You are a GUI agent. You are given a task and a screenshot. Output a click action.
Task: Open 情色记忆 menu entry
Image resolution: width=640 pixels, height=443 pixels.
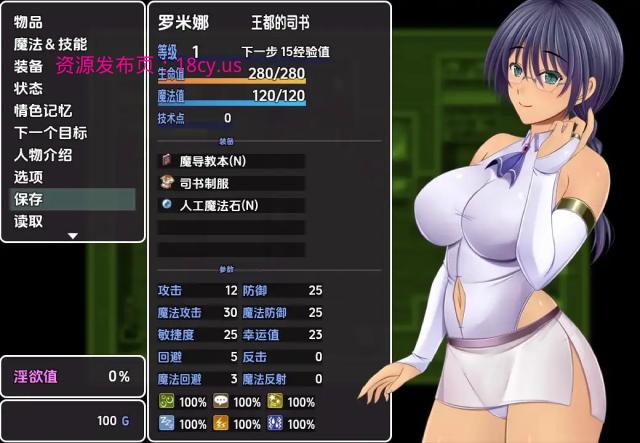click(43, 111)
